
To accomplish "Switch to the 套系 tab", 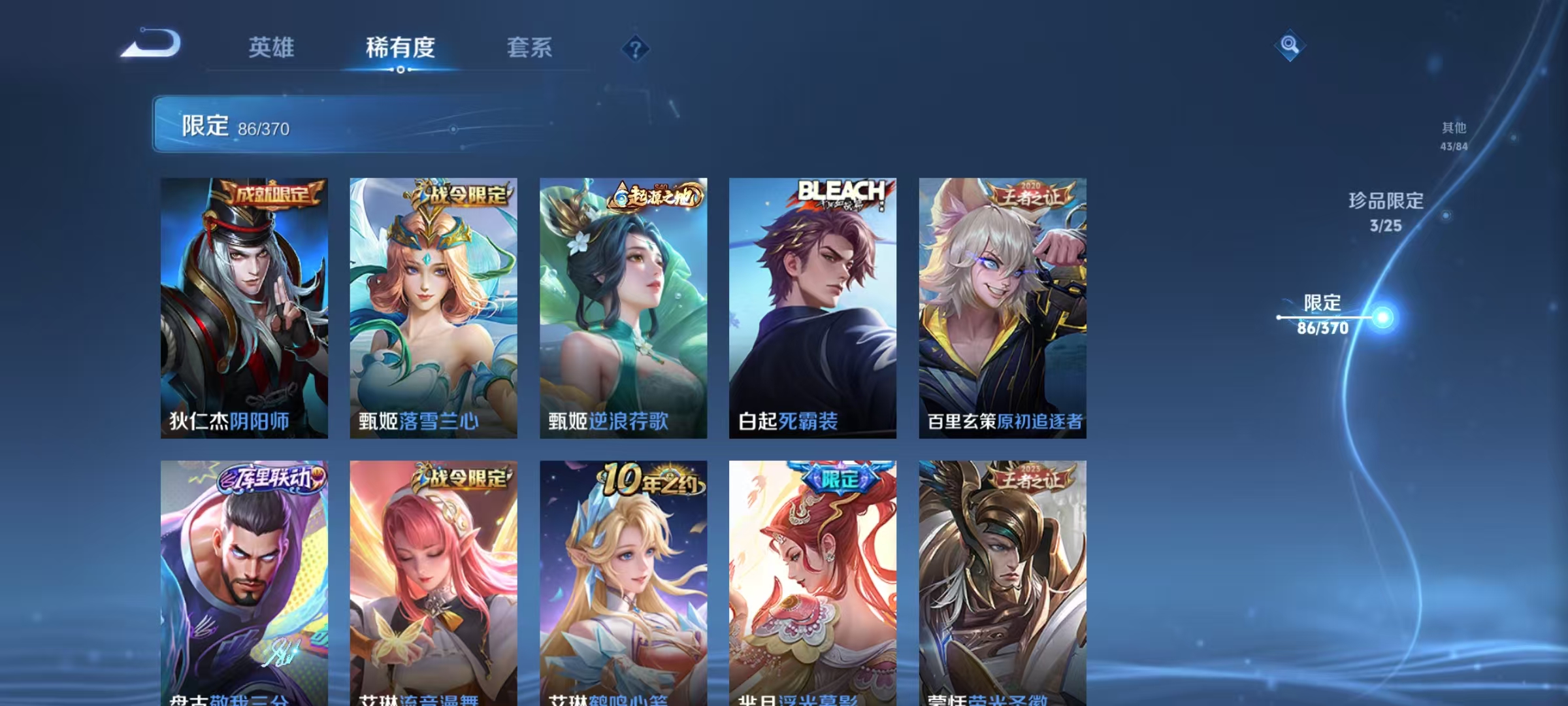I will (531, 47).
